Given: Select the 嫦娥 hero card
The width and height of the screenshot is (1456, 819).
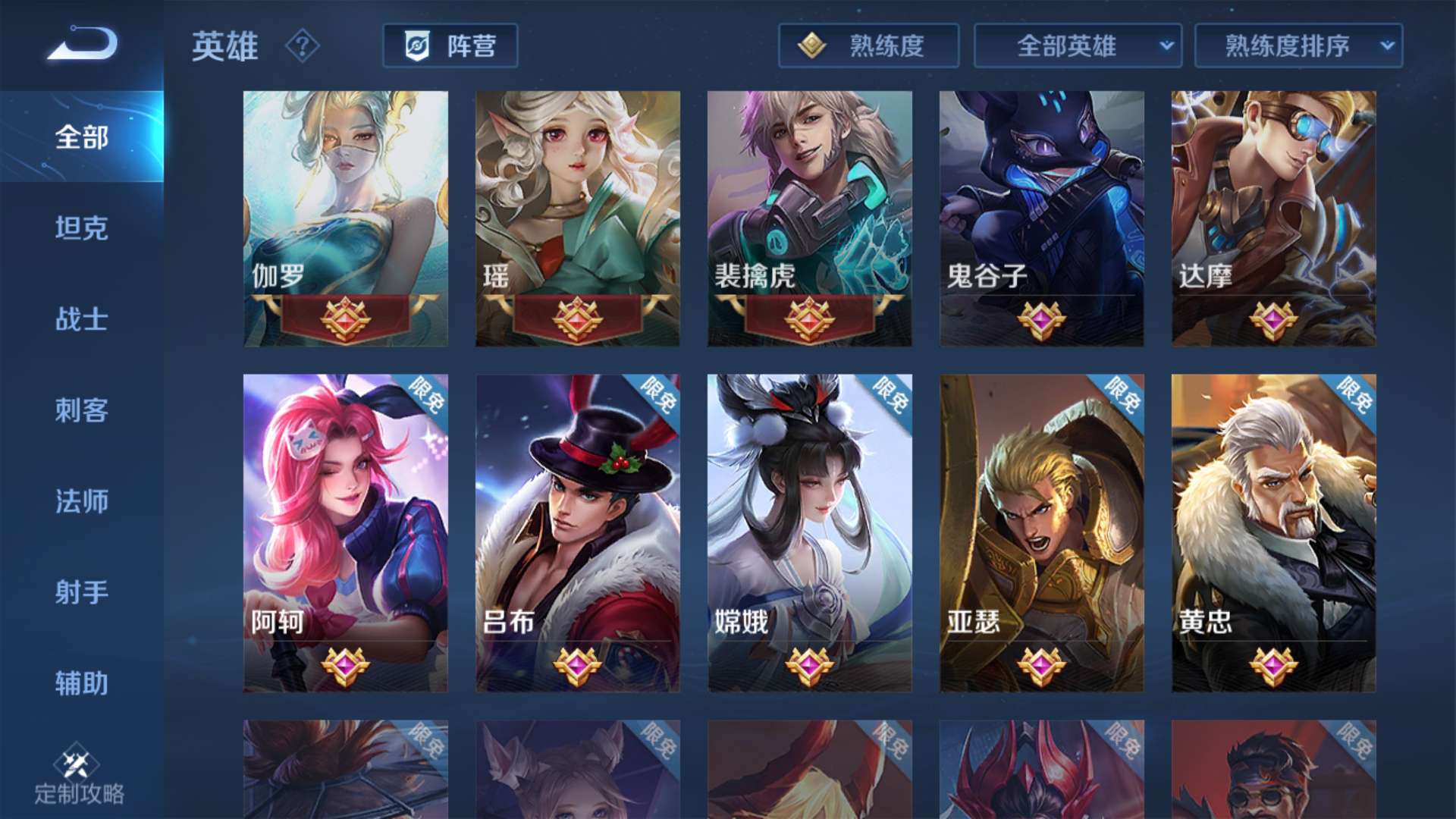Looking at the screenshot, I should pyautogui.click(x=811, y=531).
